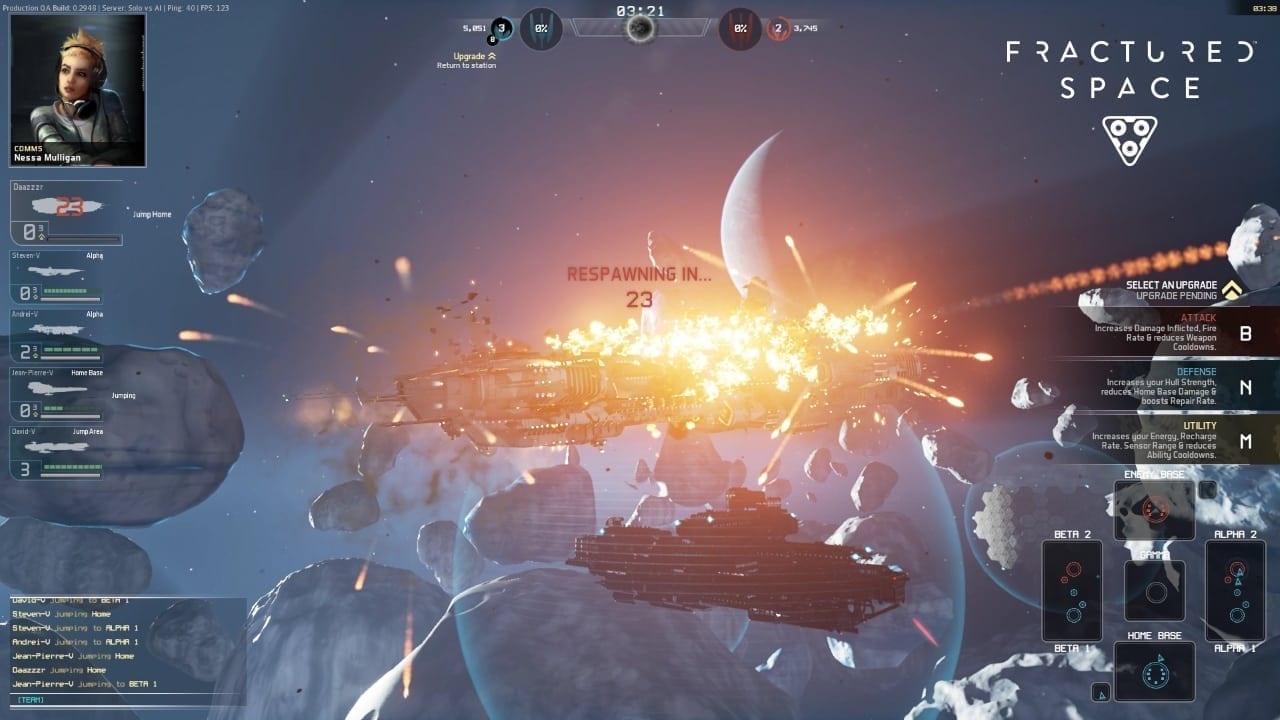Viewport: 1280px width, 720px height.
Task: Select the Enemy Base sector on the minimap
Action: (1154, 510)
